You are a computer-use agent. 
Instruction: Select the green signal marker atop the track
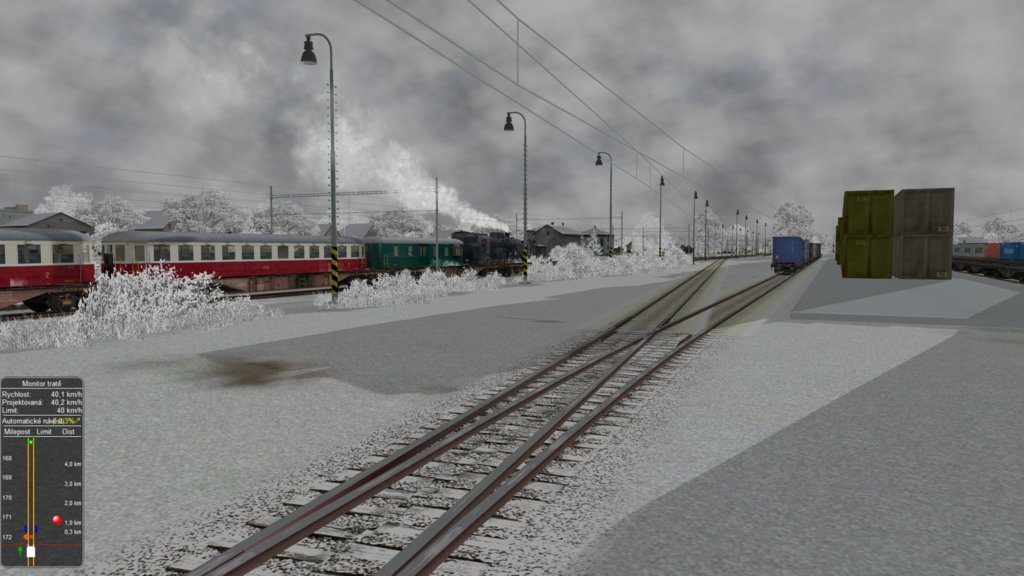click(x=31, y=441)
